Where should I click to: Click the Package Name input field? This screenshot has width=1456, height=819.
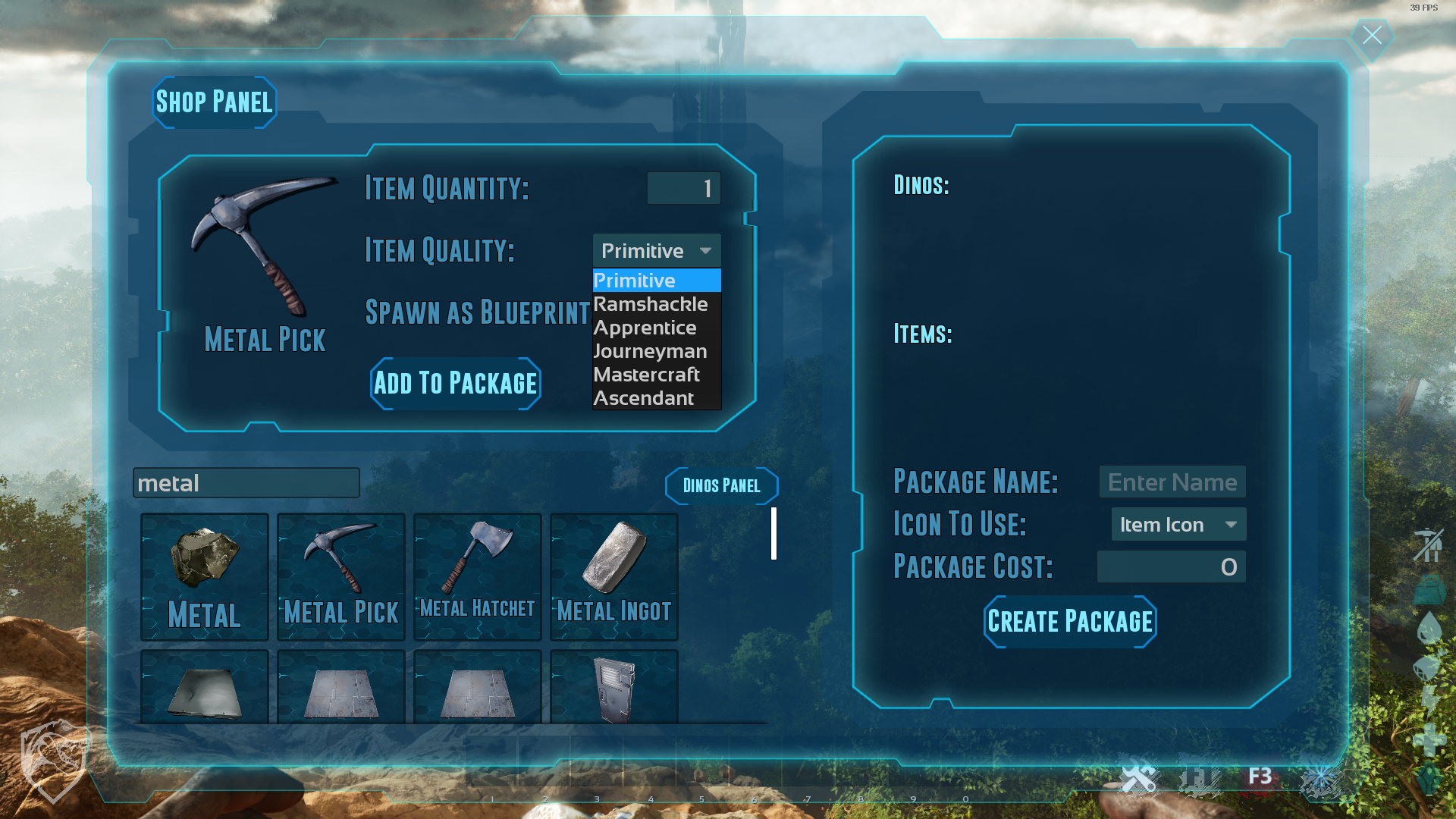coord(1172,482)
